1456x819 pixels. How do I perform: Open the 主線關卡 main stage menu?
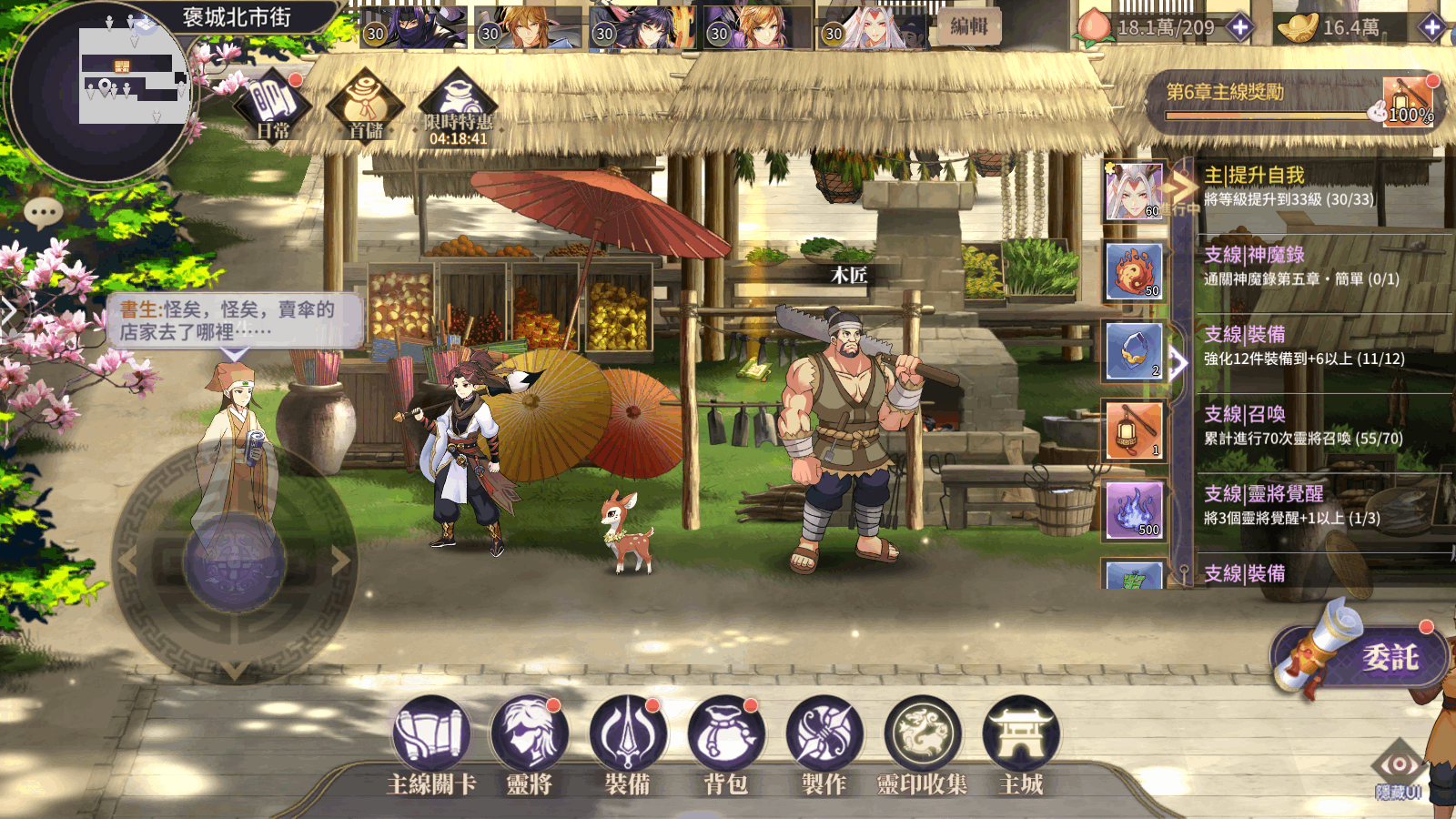tap(431, 735)
